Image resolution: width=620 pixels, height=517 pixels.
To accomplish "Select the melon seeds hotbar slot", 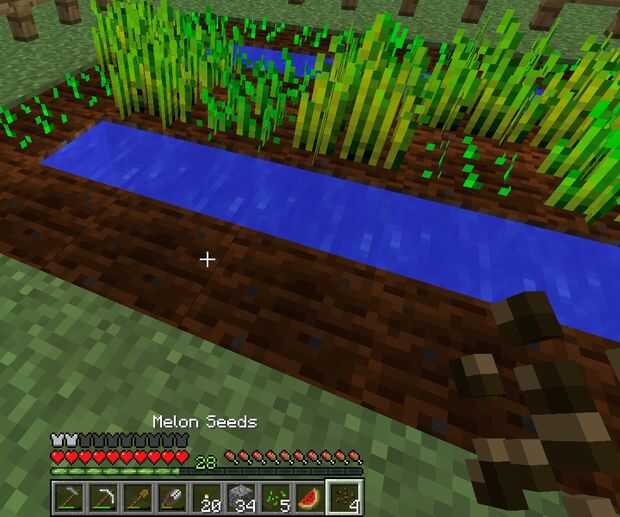I will 346,496.
